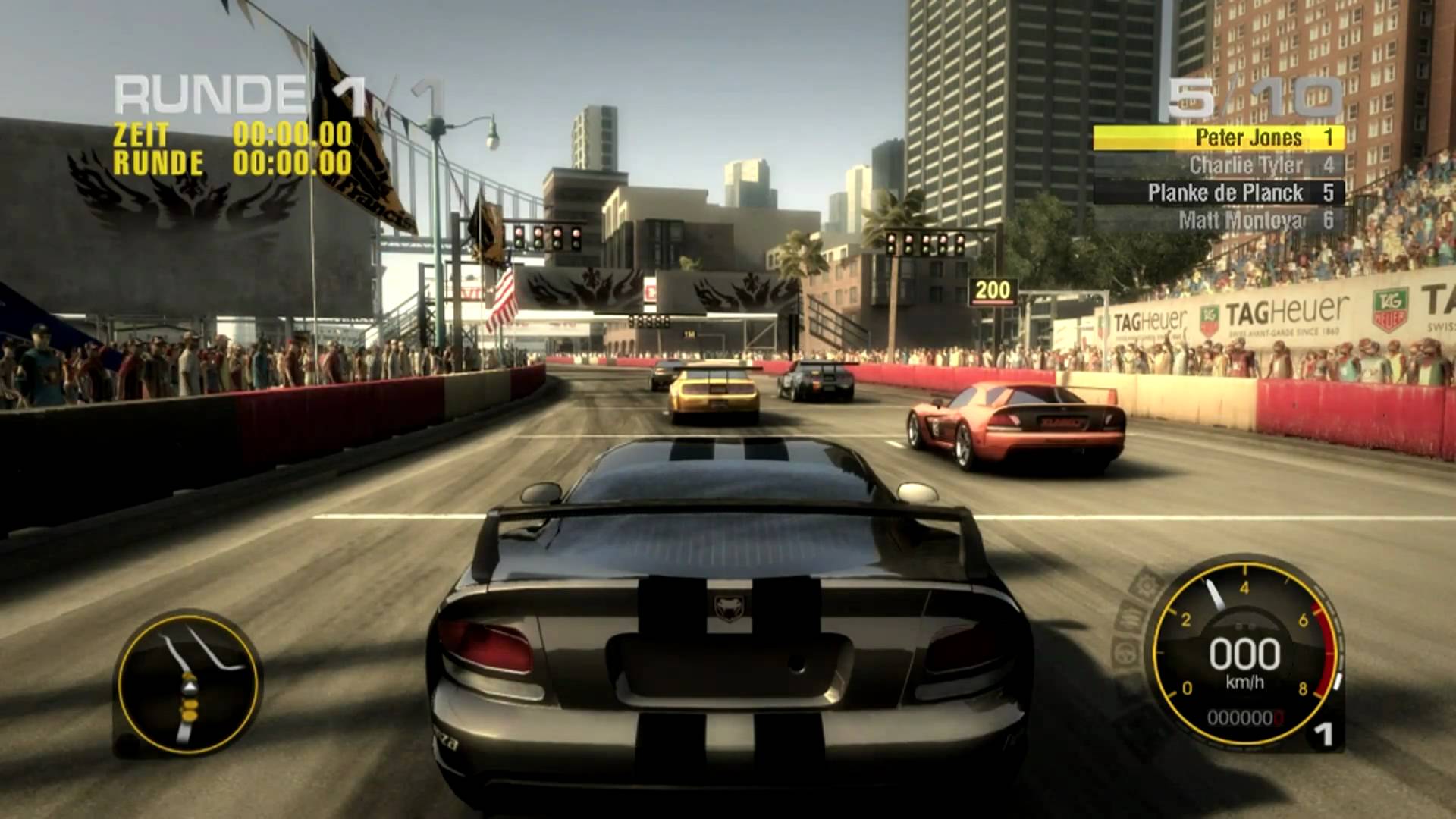Select Peter Jones in the standings

click(x=1218, y=138)
